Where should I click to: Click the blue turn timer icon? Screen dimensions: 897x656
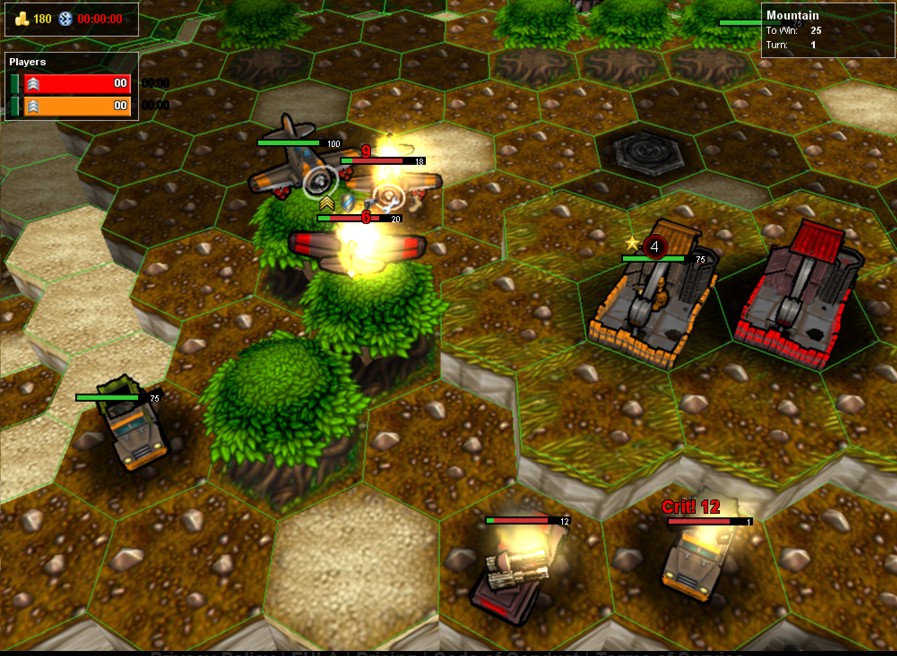[65, 19]
